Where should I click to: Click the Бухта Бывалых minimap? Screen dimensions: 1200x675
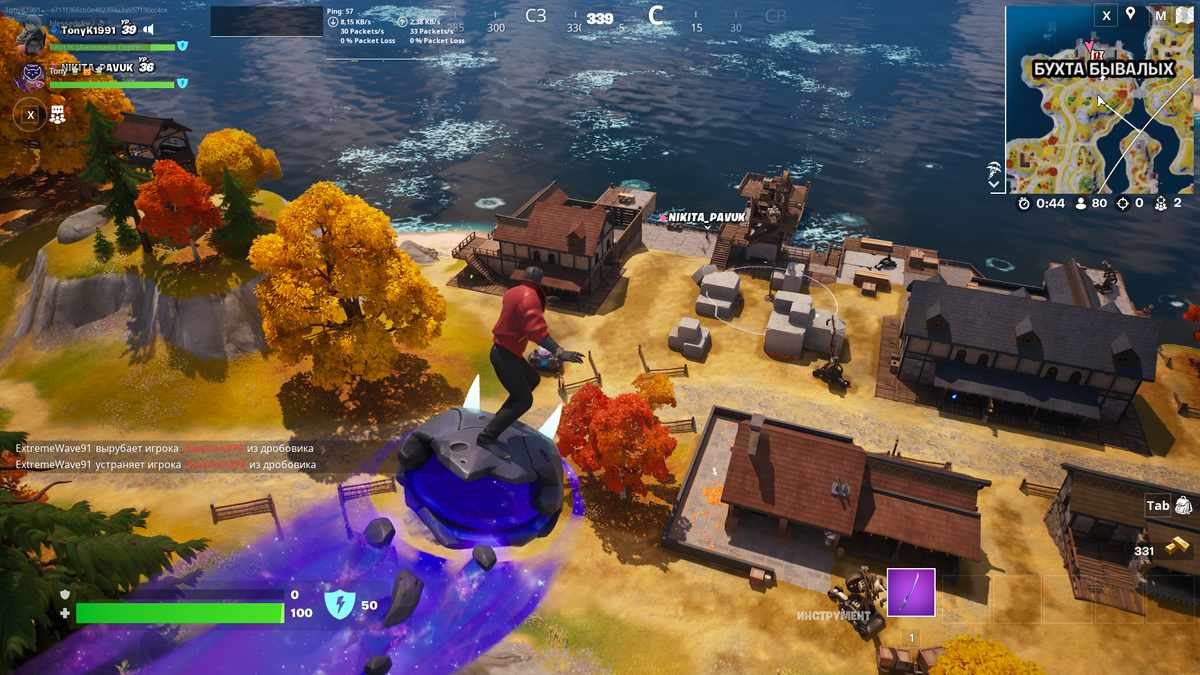(1099, 110)
